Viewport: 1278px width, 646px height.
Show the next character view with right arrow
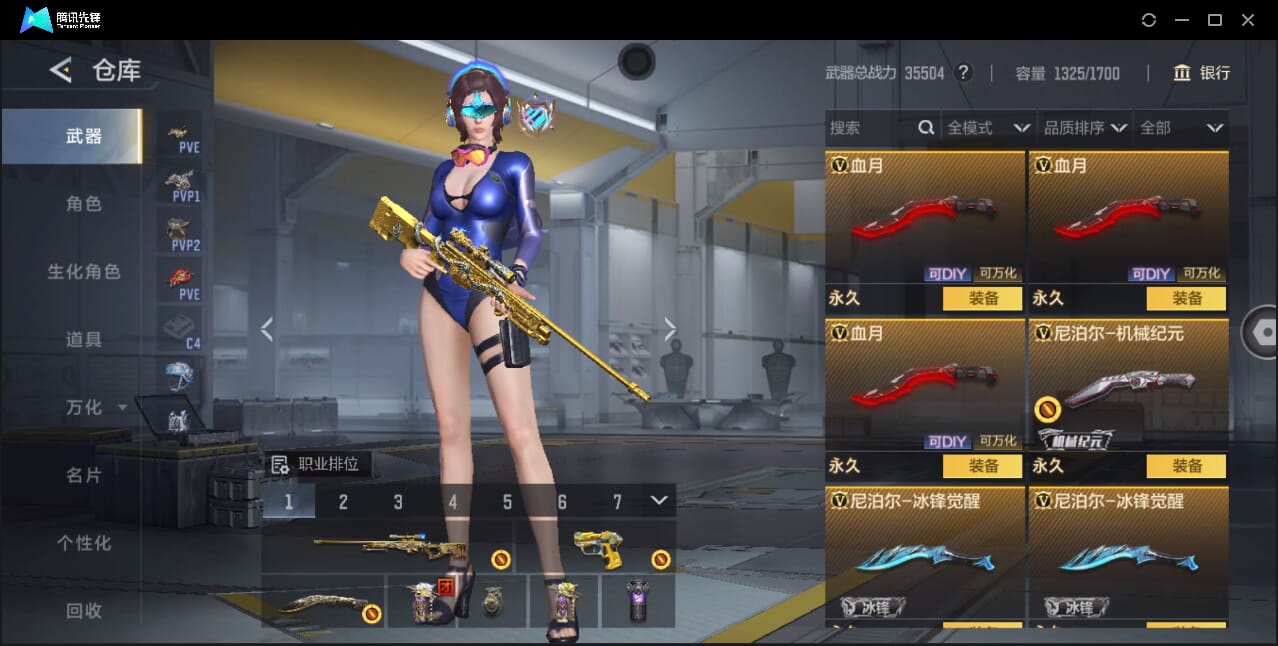point(670,329)
